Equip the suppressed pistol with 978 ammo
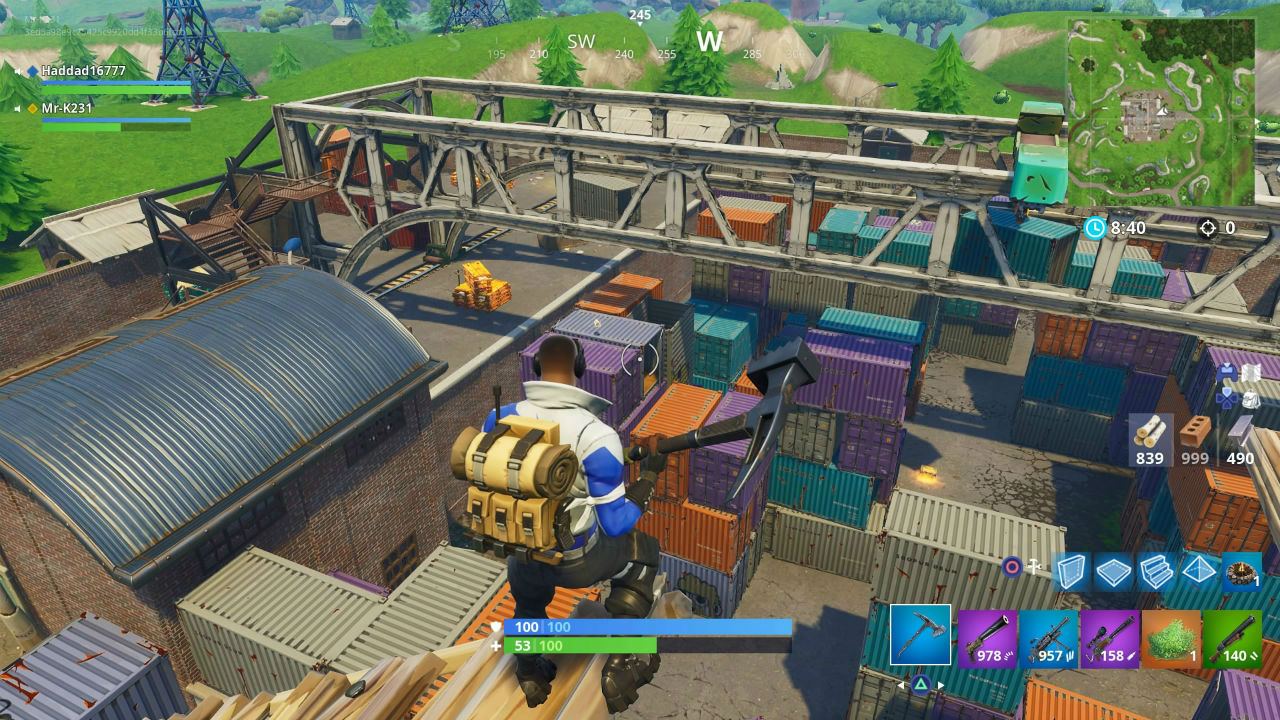This screenshot has height=720, width=1280. (987, 638)
